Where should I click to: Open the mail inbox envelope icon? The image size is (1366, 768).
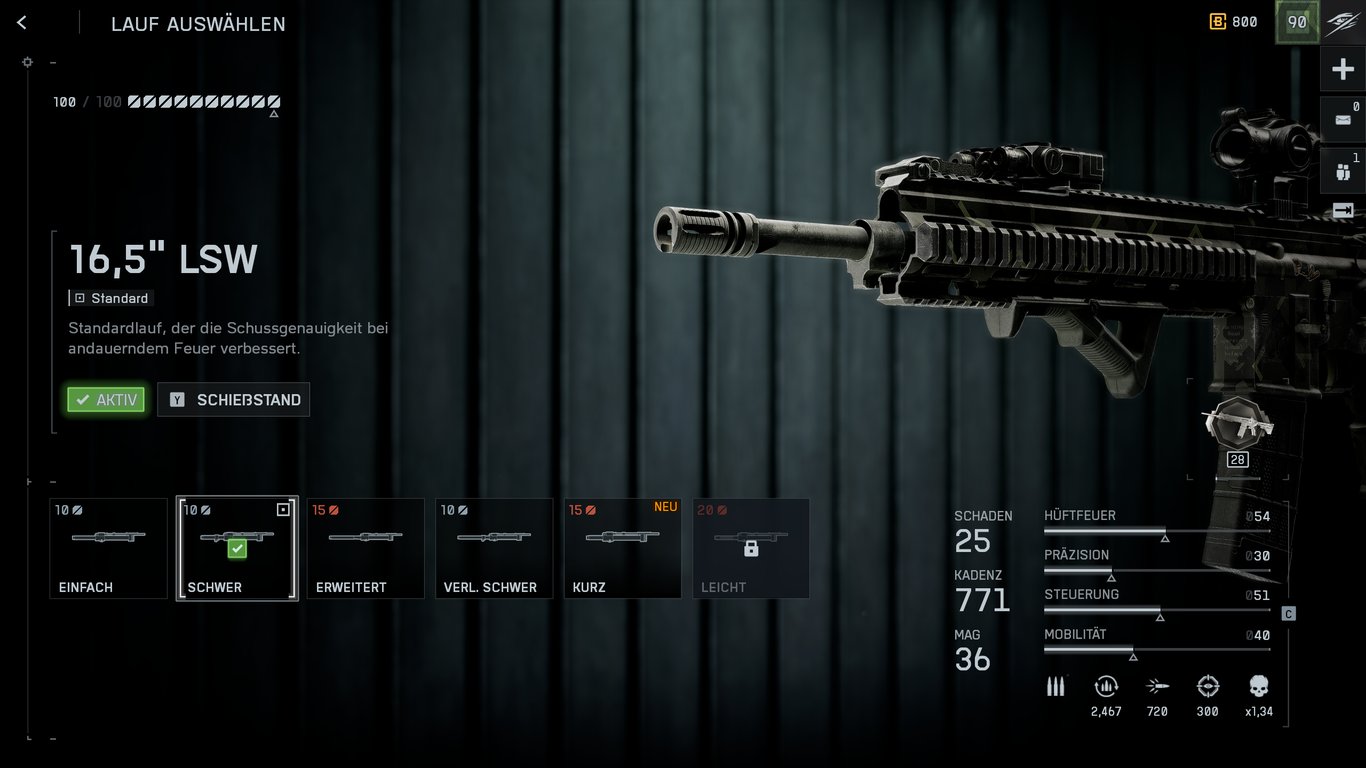(x=1342, y=119)
